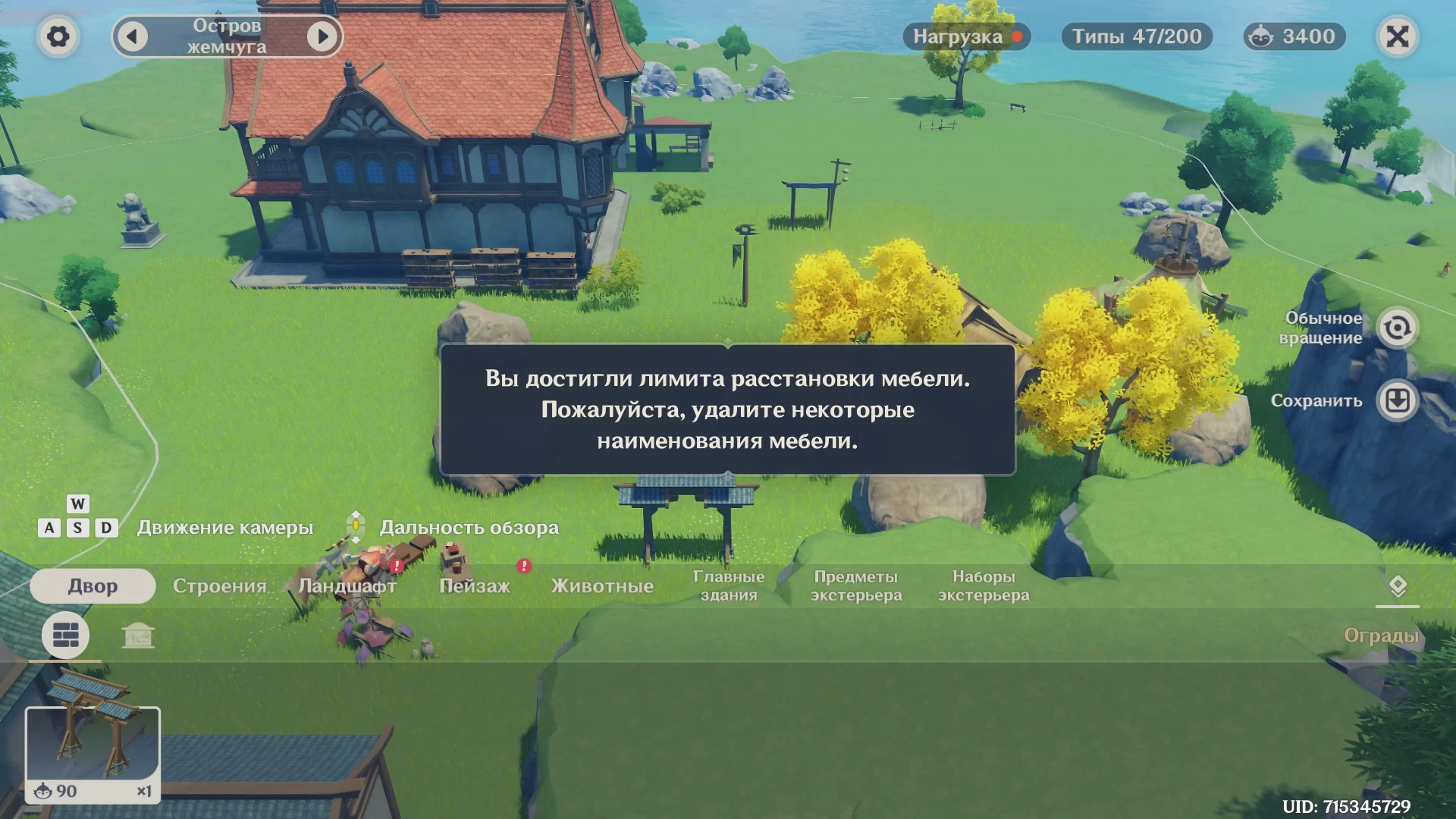Switch to the Животные tab

(x=602, y=586)
